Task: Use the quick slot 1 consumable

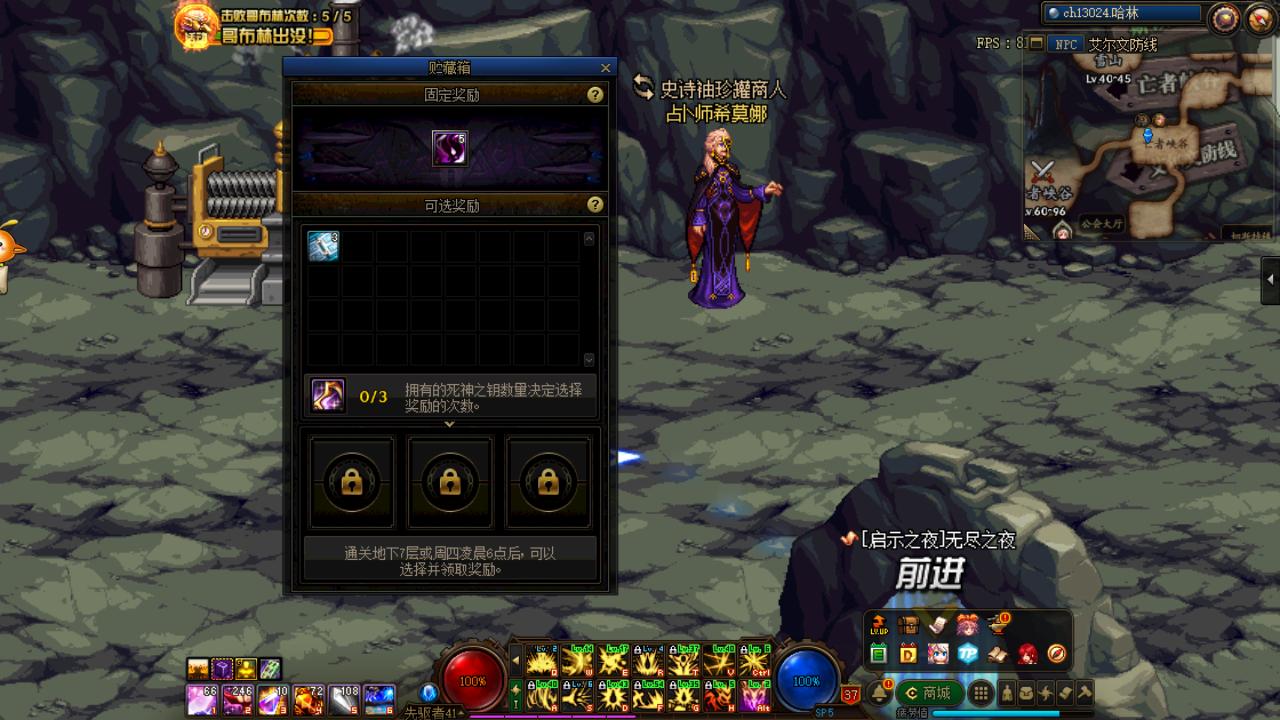Action: [x=202, y=698]
